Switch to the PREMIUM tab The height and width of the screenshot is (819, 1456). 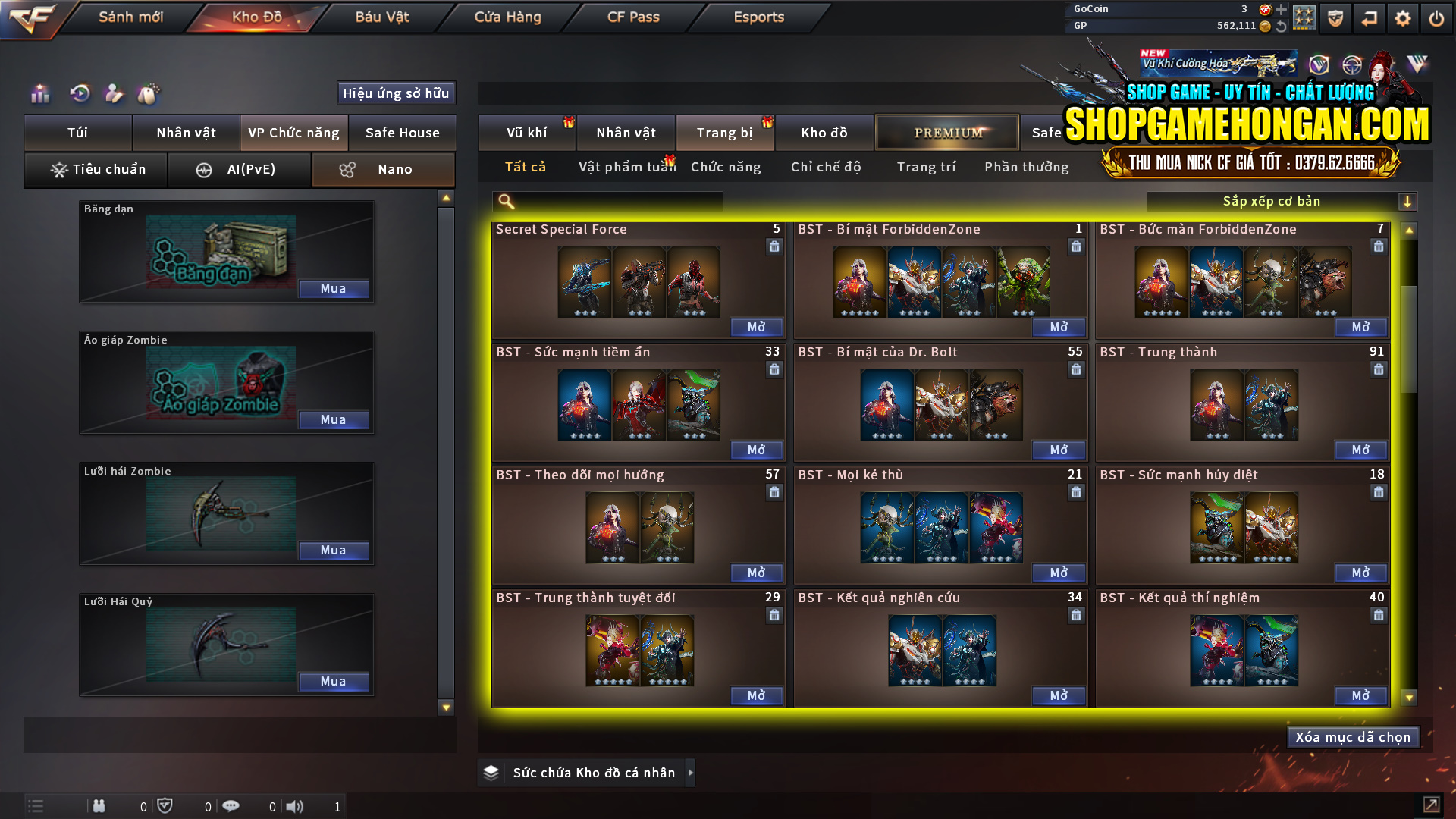(946, 132)
